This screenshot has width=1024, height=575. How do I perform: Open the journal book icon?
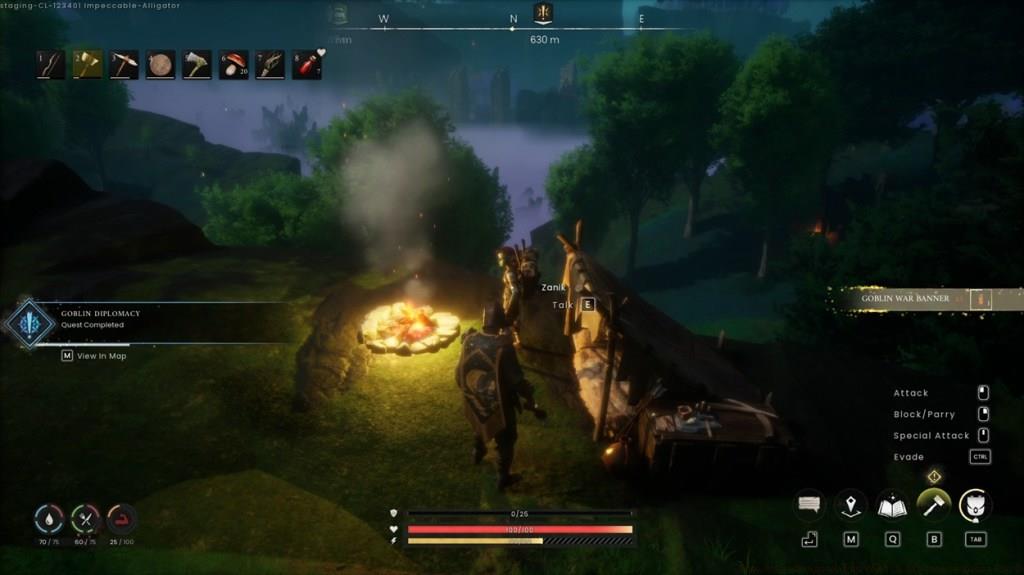coord(892,505)
